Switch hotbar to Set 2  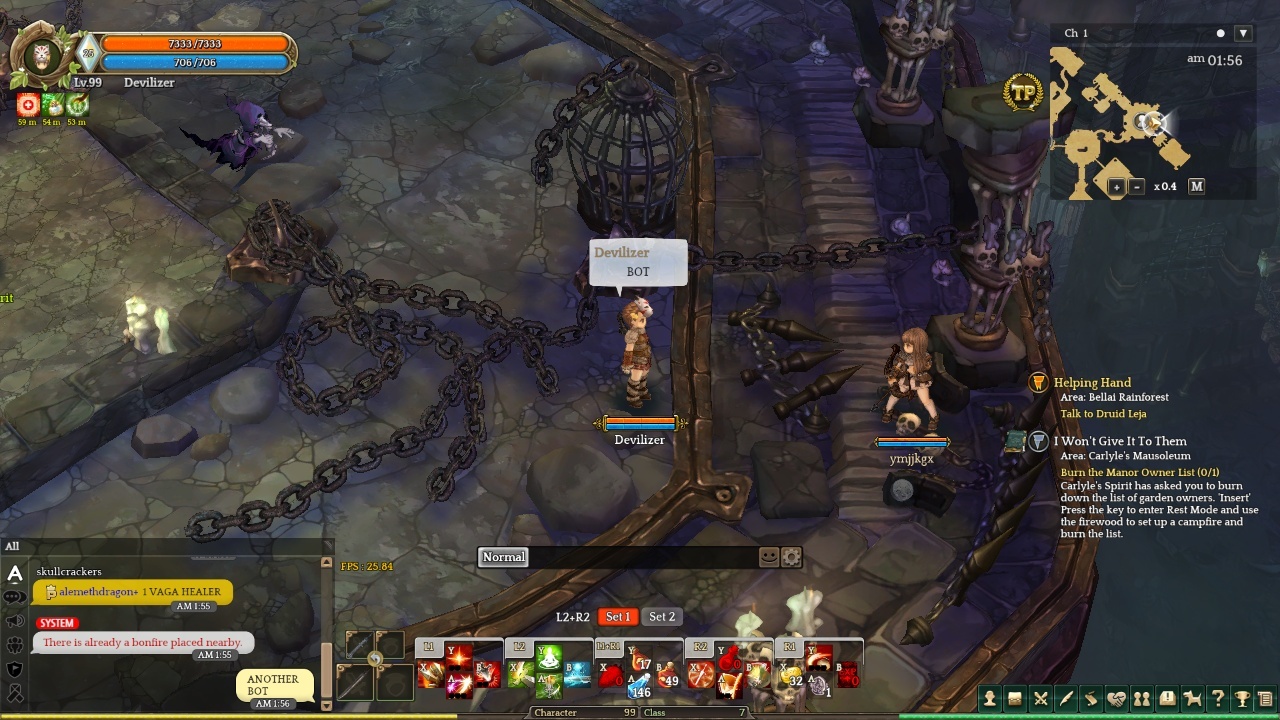tap(662, 617)
